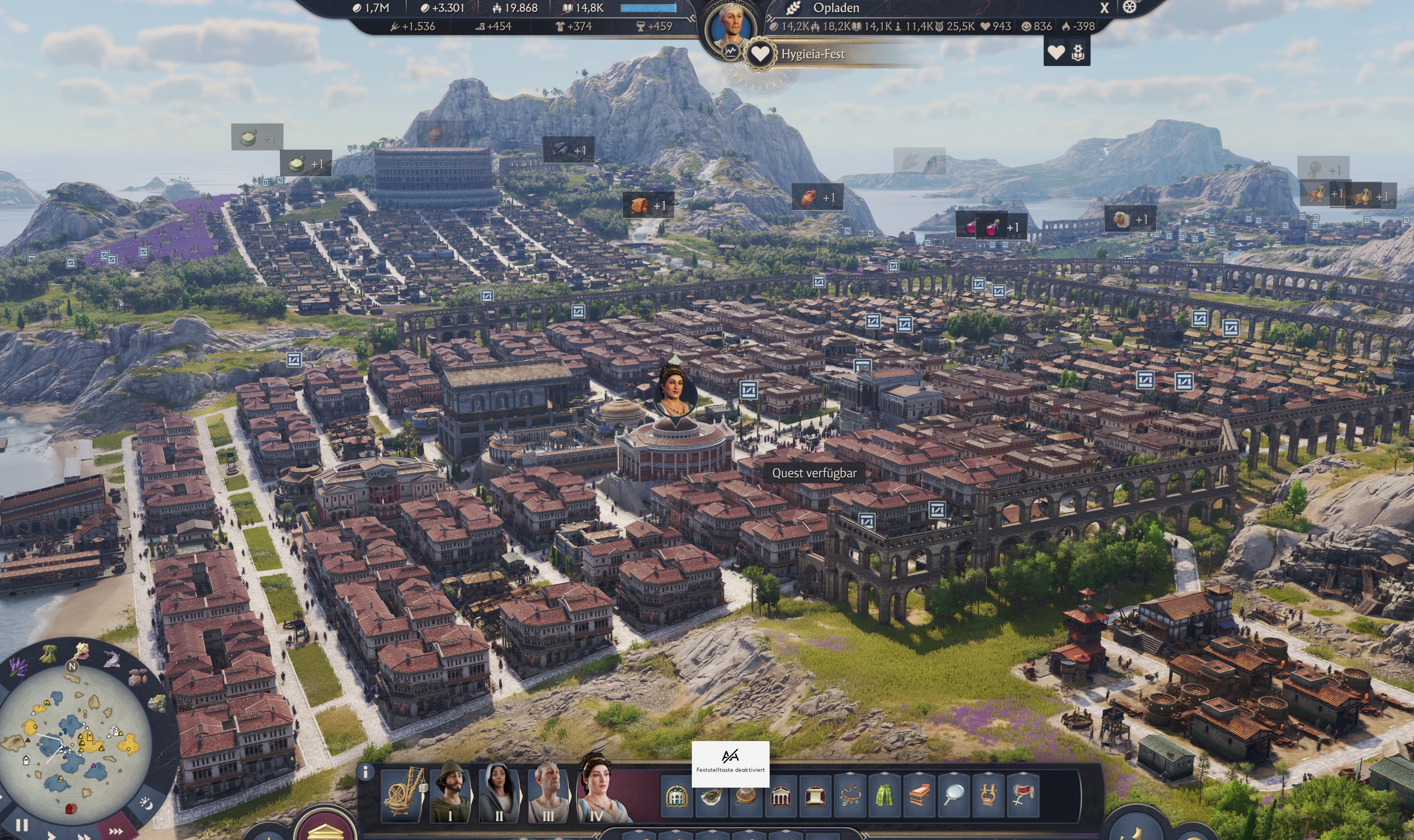1414x840 pixels.
Task: Pause the game with the pause button
Action: click(x=22, y=826)
